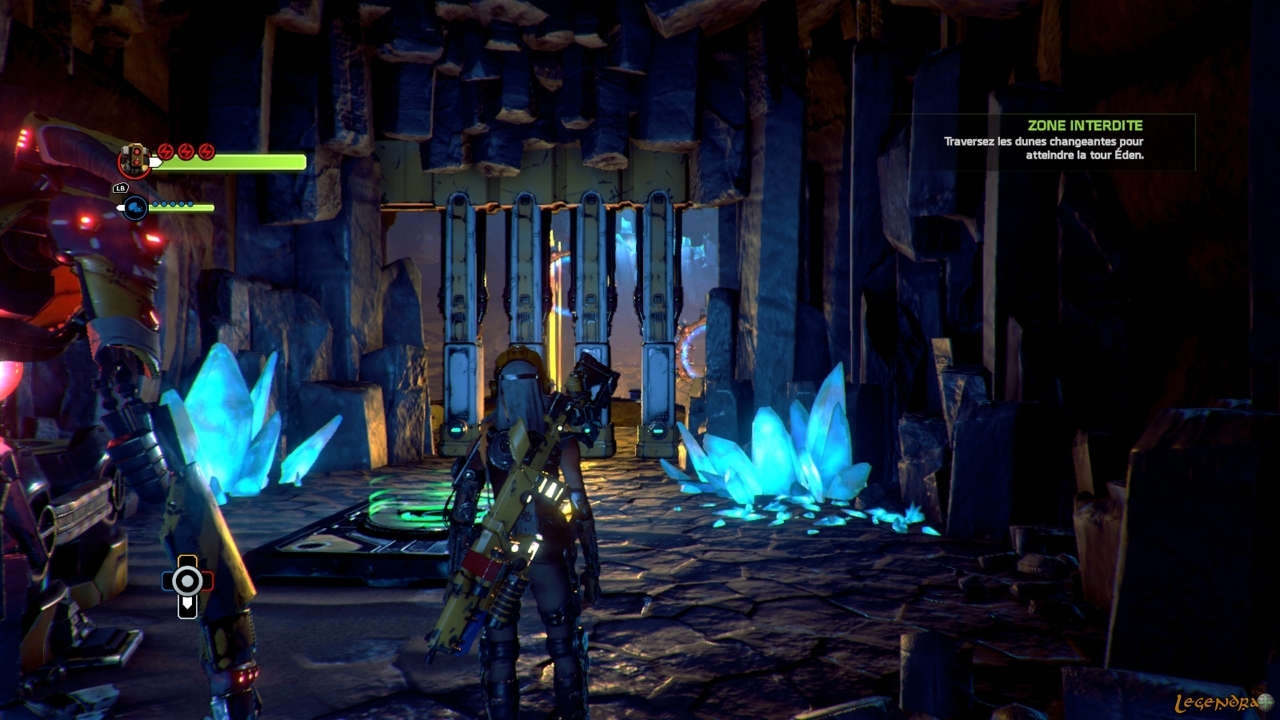Choose the yellow ammo segment on the color selector
1280x720 pixels.
(187, 561)
